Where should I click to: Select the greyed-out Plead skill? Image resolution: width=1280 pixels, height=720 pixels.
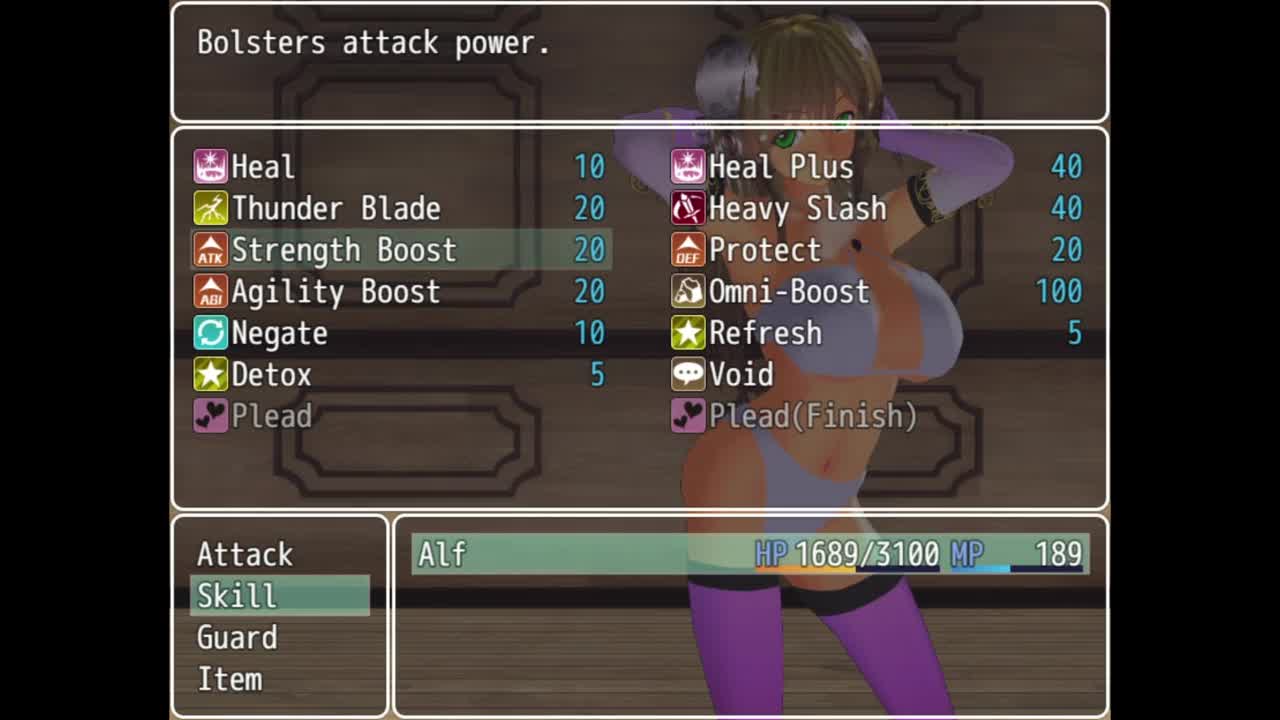(x=400, y=416)
